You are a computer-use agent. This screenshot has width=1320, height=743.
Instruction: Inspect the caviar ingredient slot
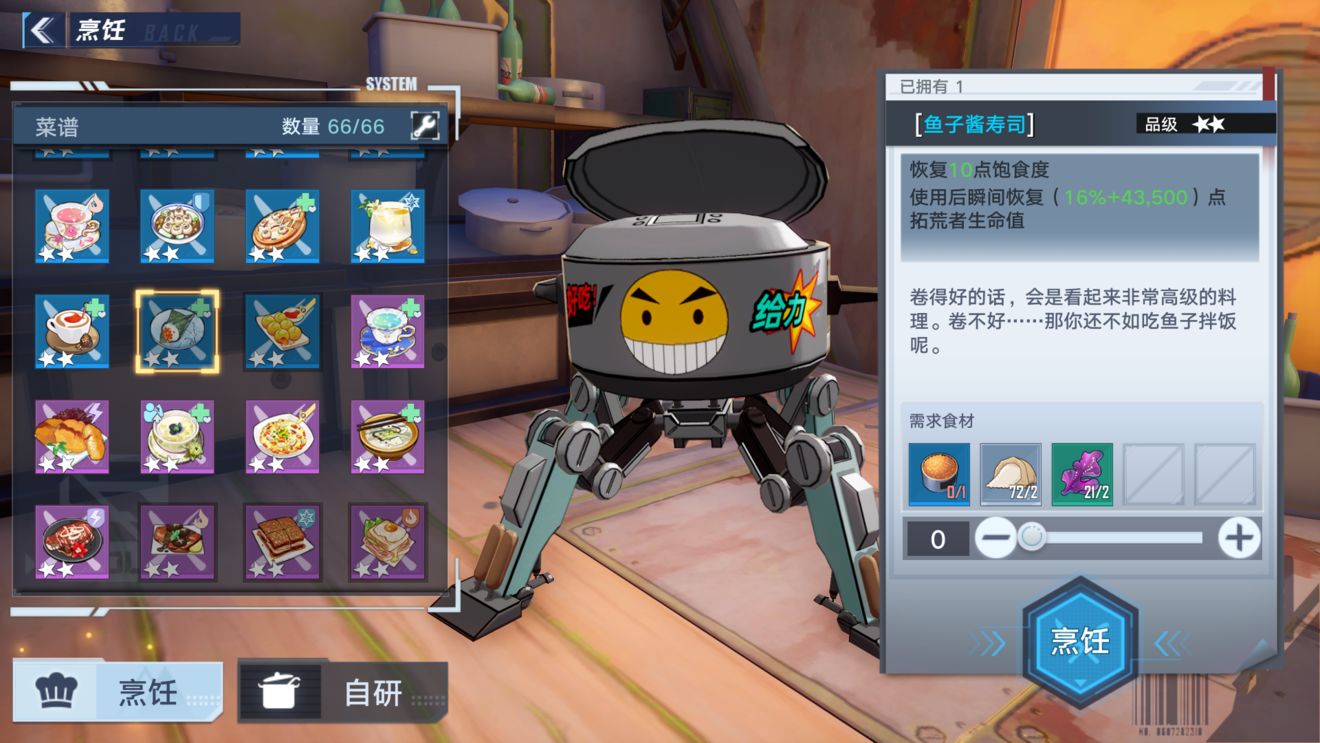[939, 474]
